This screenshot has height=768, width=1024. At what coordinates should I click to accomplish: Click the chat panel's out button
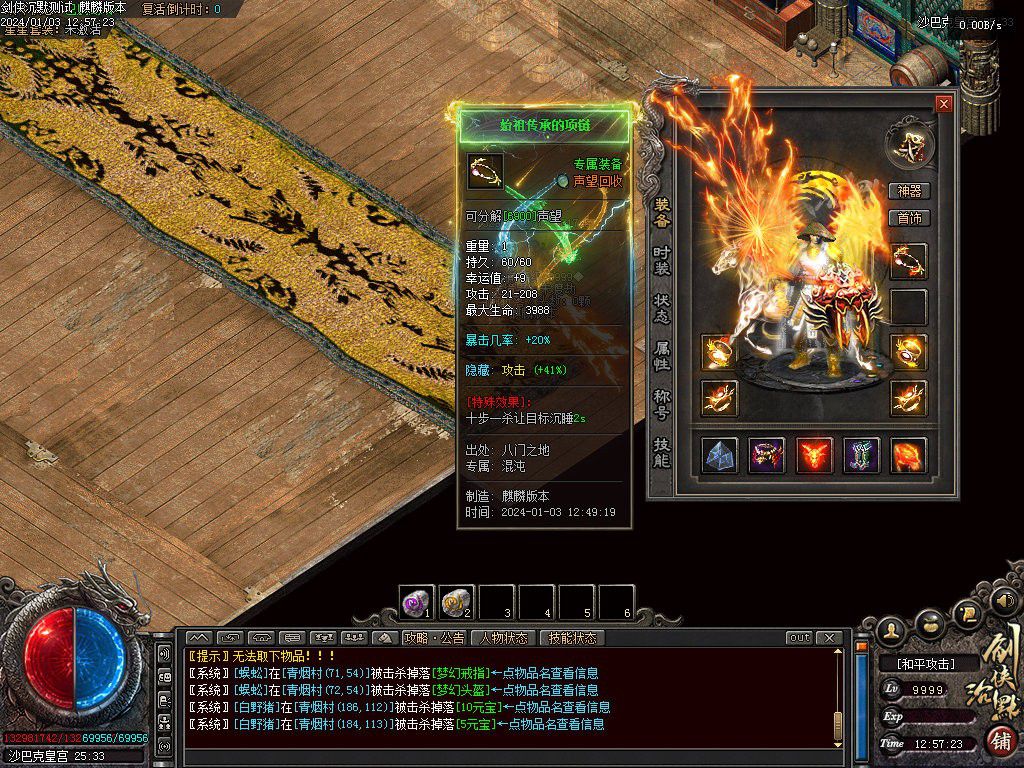point(799,638)
